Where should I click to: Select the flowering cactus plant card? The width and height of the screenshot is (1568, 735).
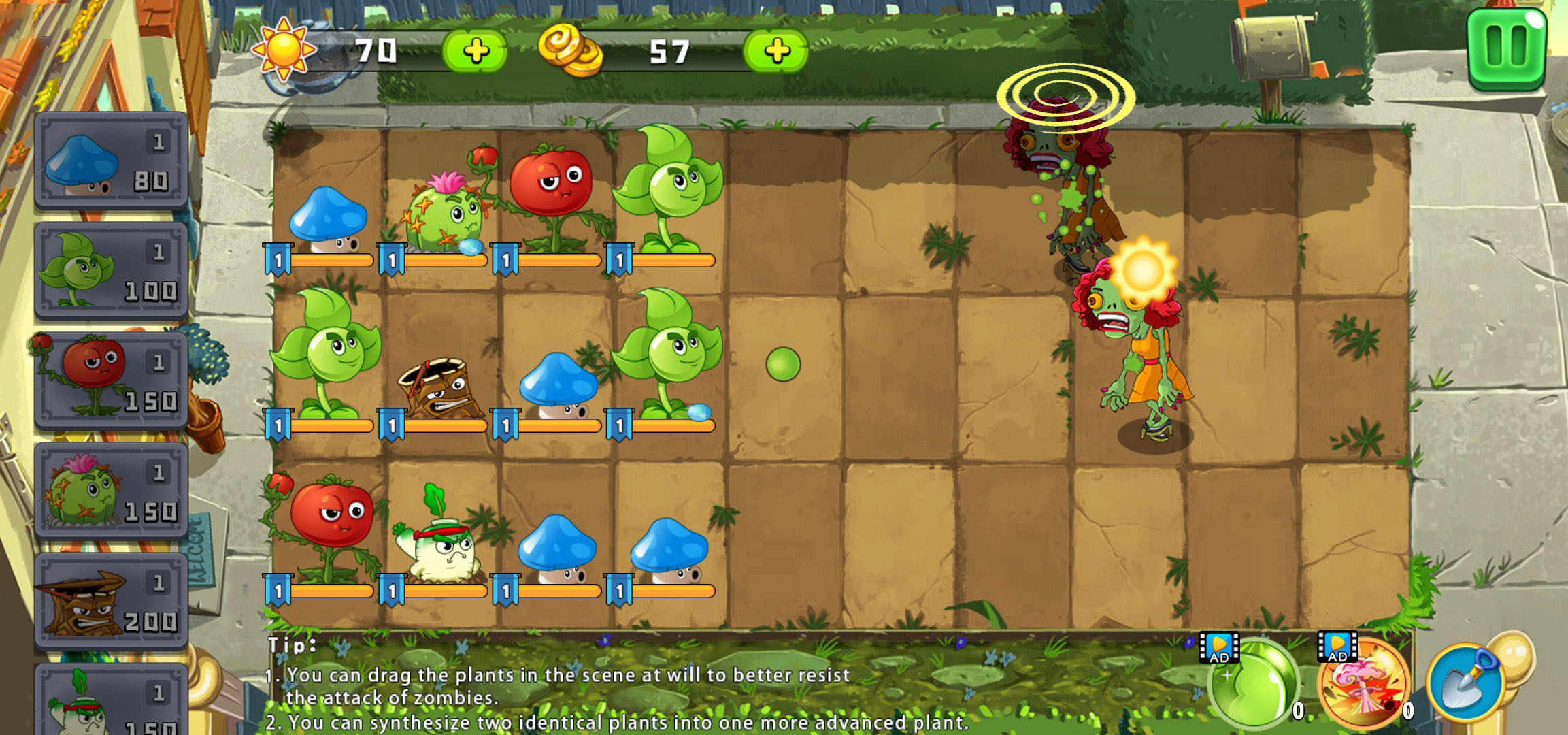coord(111,491)
